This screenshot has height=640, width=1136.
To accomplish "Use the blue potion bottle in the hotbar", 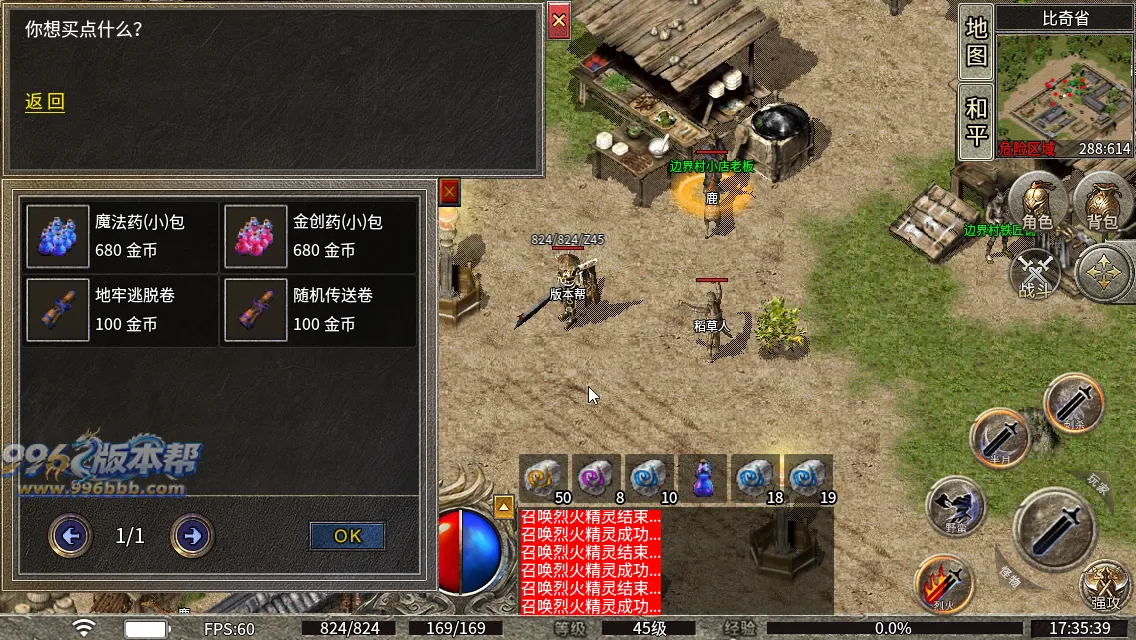I will (703, 477).
